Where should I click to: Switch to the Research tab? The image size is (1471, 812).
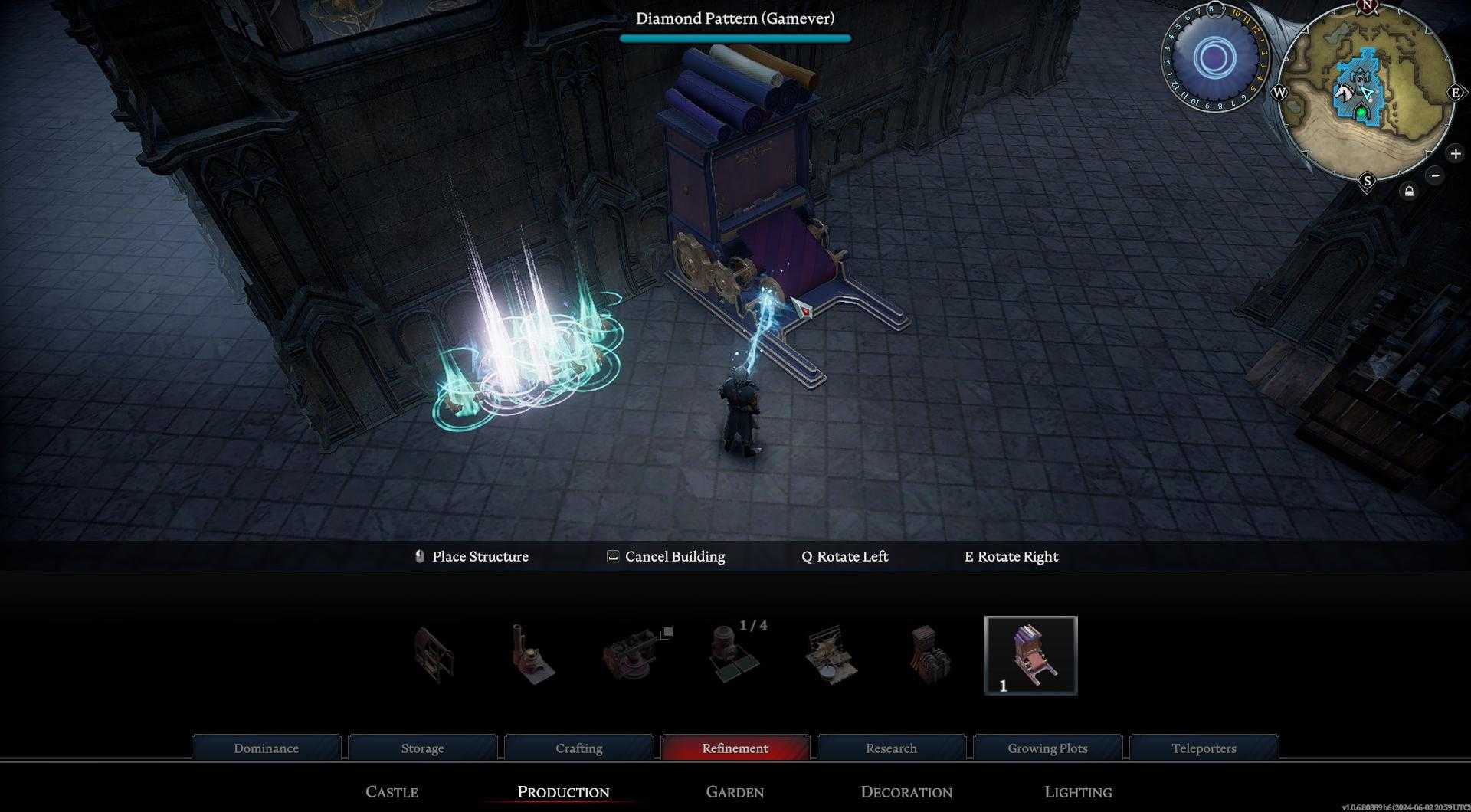pos(891,748)
